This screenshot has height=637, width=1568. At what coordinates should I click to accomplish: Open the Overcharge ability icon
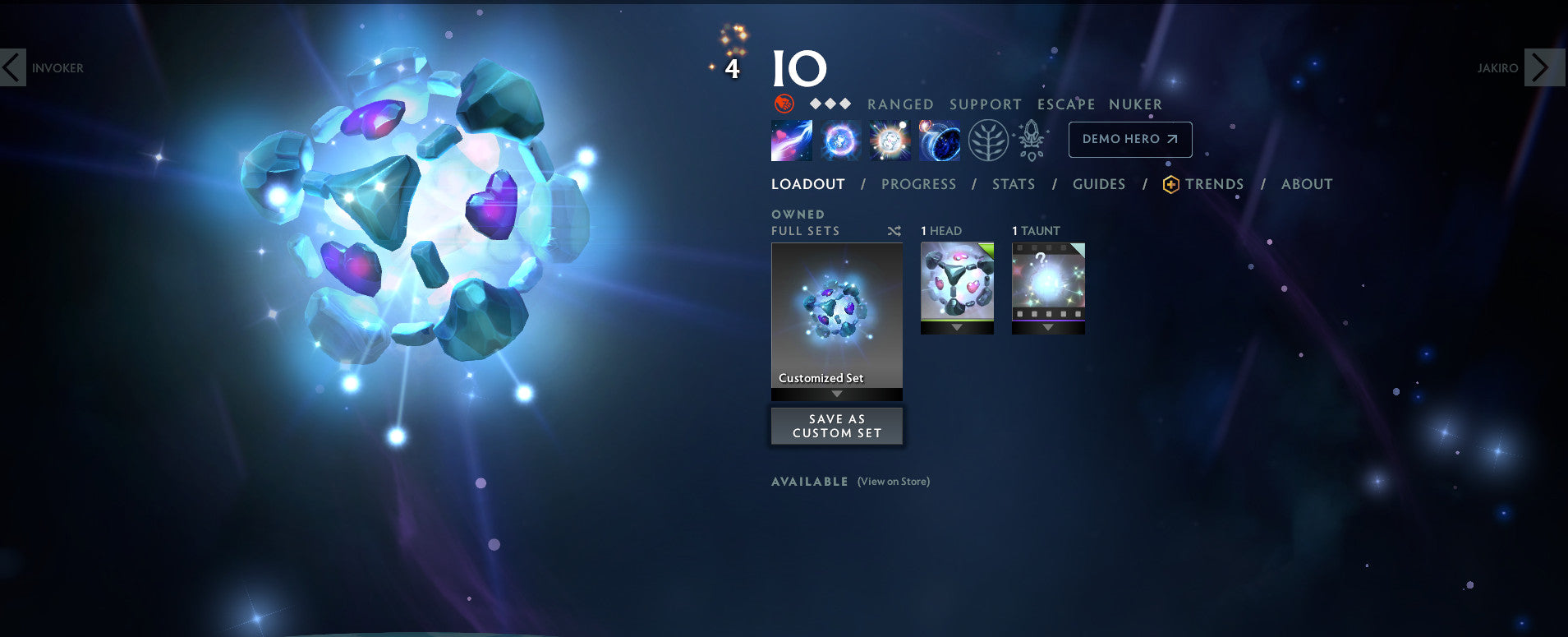pyautogui.click(x=889, y=140)
